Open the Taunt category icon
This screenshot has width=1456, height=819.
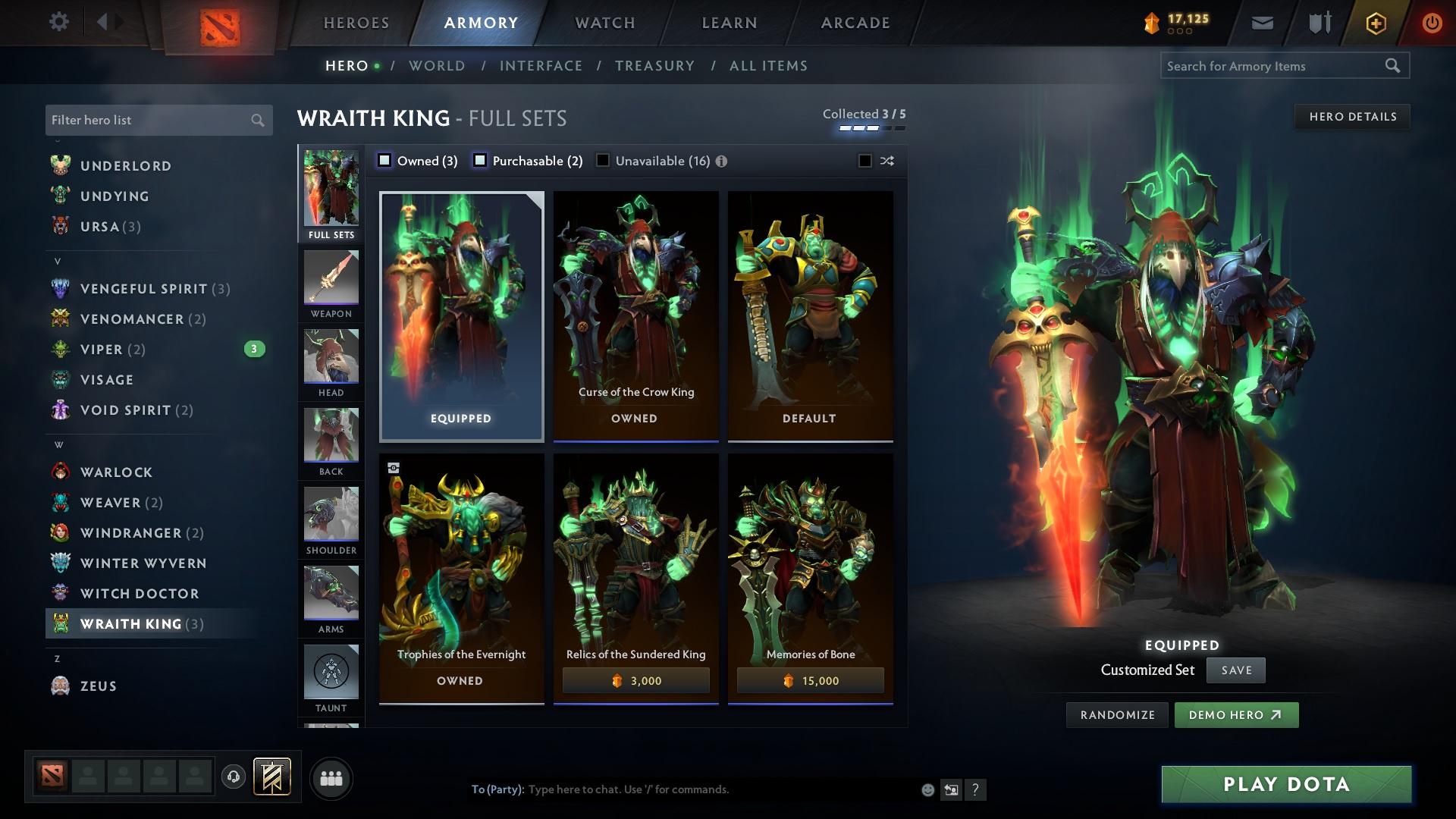pyautogui.click(x=331, y=673)
